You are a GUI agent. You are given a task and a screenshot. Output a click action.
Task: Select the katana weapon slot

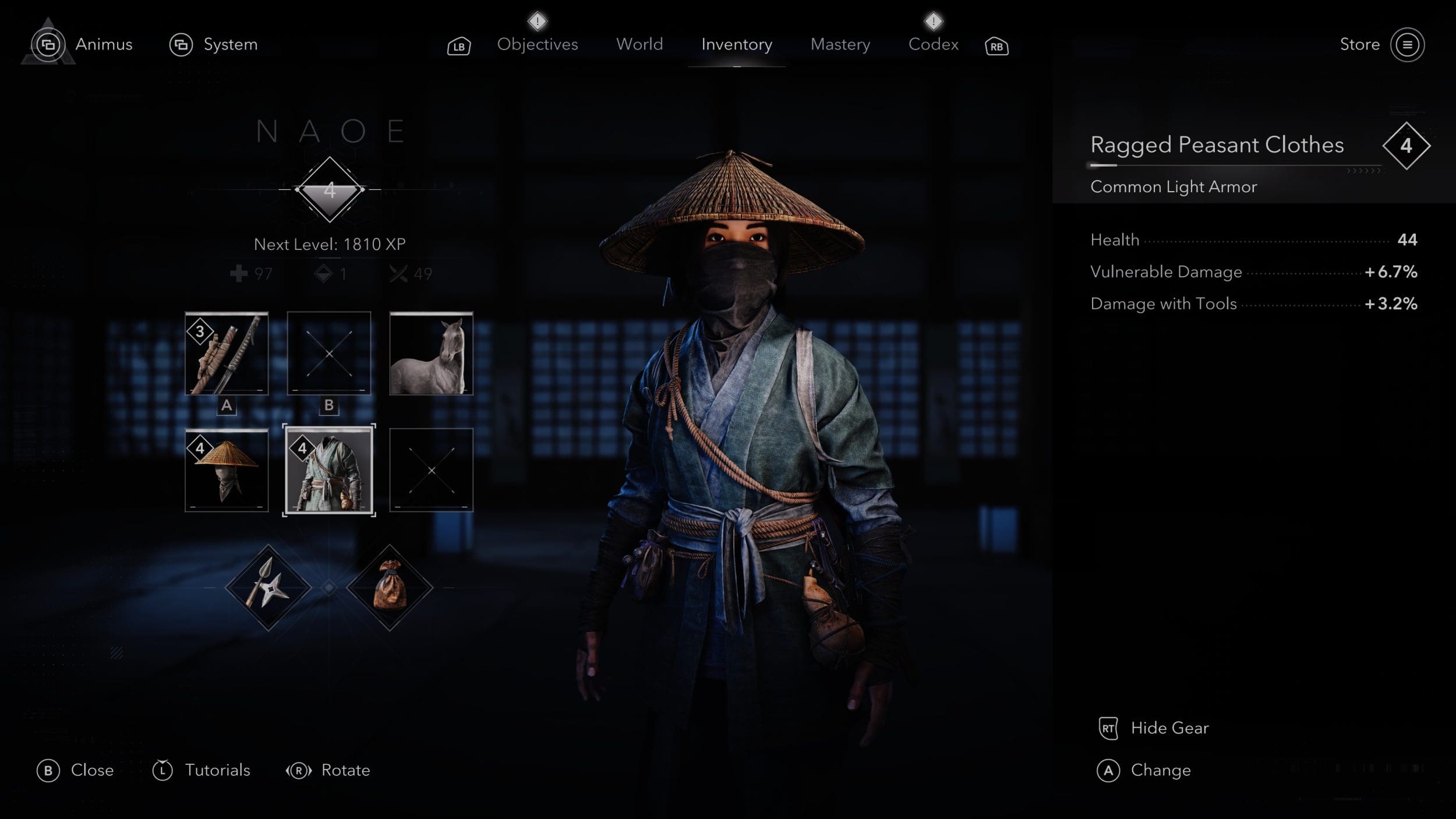pyautogui.click(x=227, y=354)
